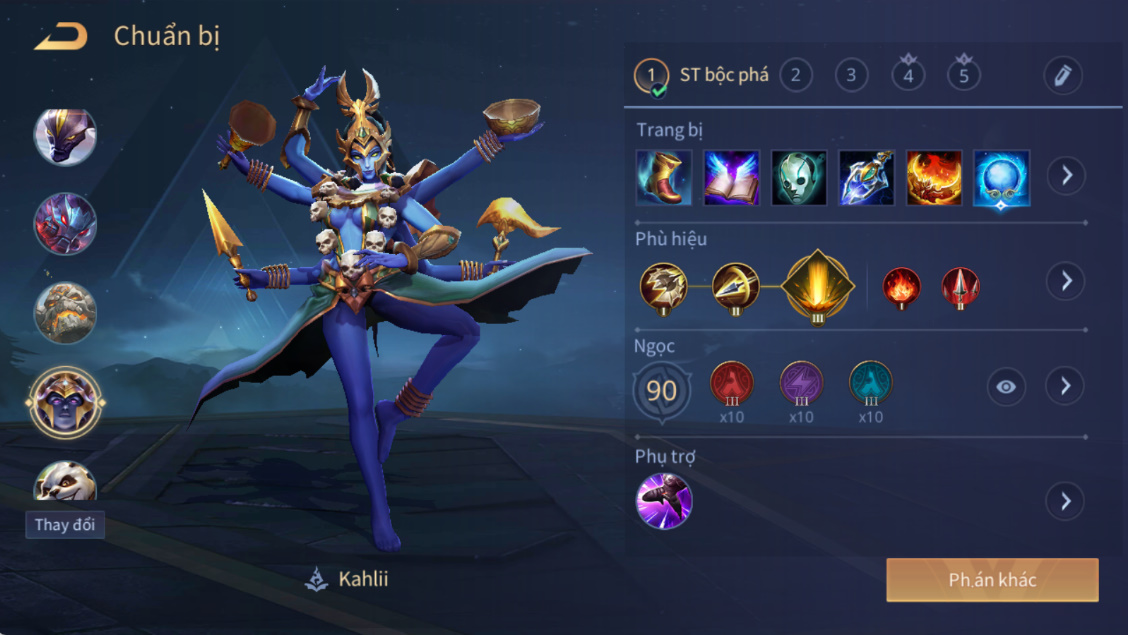This screenshot has height=635, width=1128.
Task: Select the fiery orange equipment item
Action: coord(934,178)
